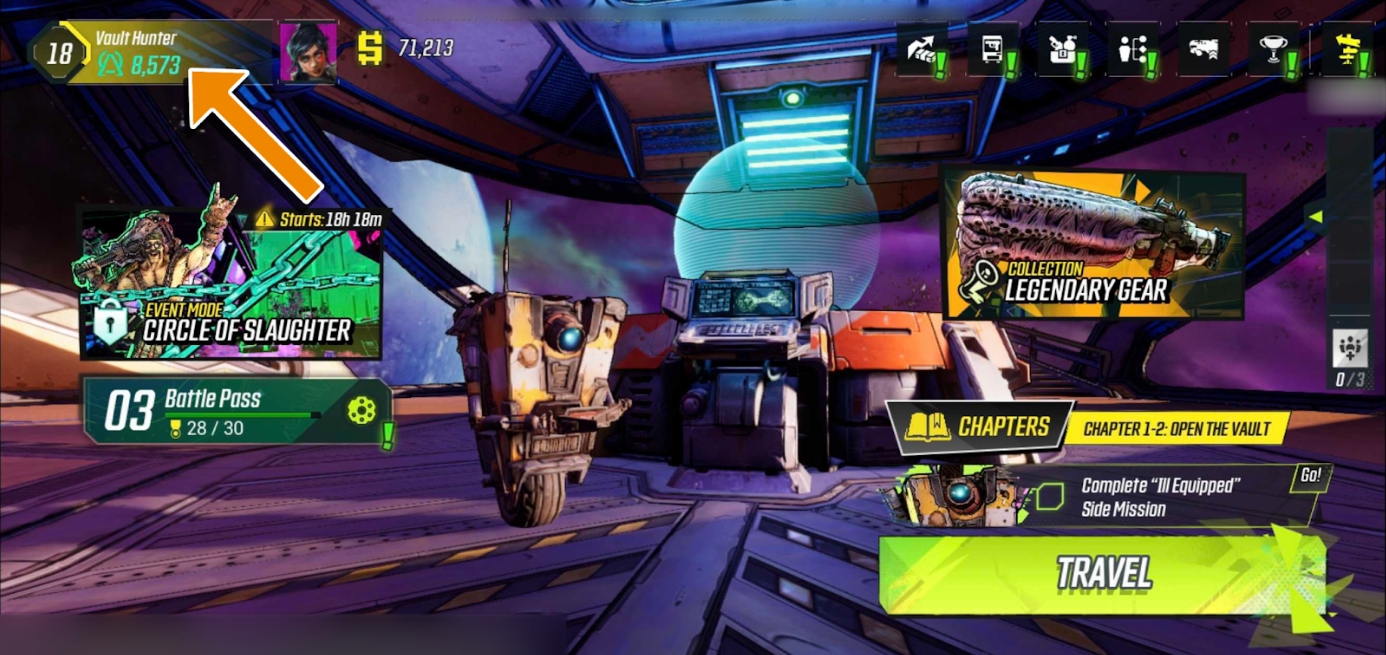Open the Battle Pass panel
Image resolution: width=1386 pixels, height=655 pixels.
237,411
